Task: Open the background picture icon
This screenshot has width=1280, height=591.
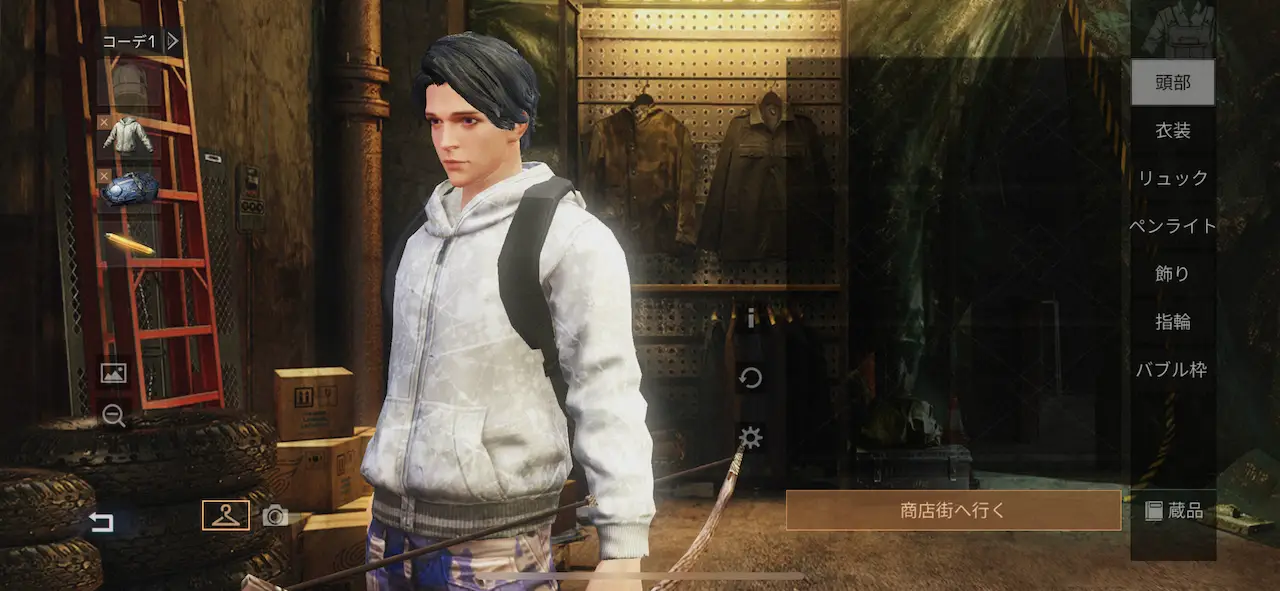Action: pos(113,373)
